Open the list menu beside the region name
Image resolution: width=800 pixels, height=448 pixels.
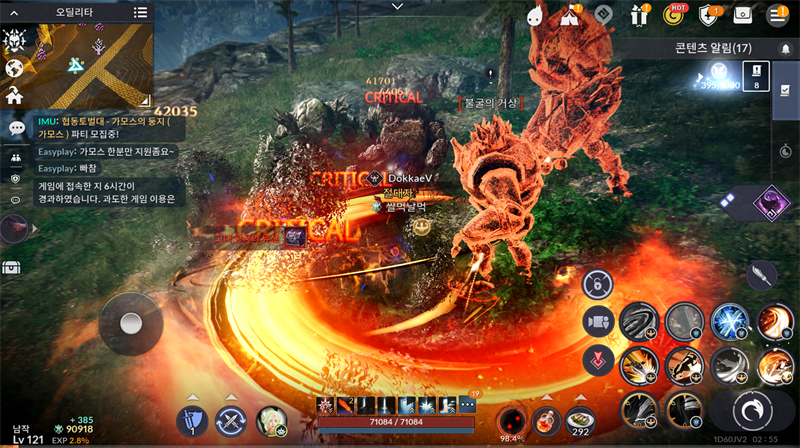tap(140, 13)
